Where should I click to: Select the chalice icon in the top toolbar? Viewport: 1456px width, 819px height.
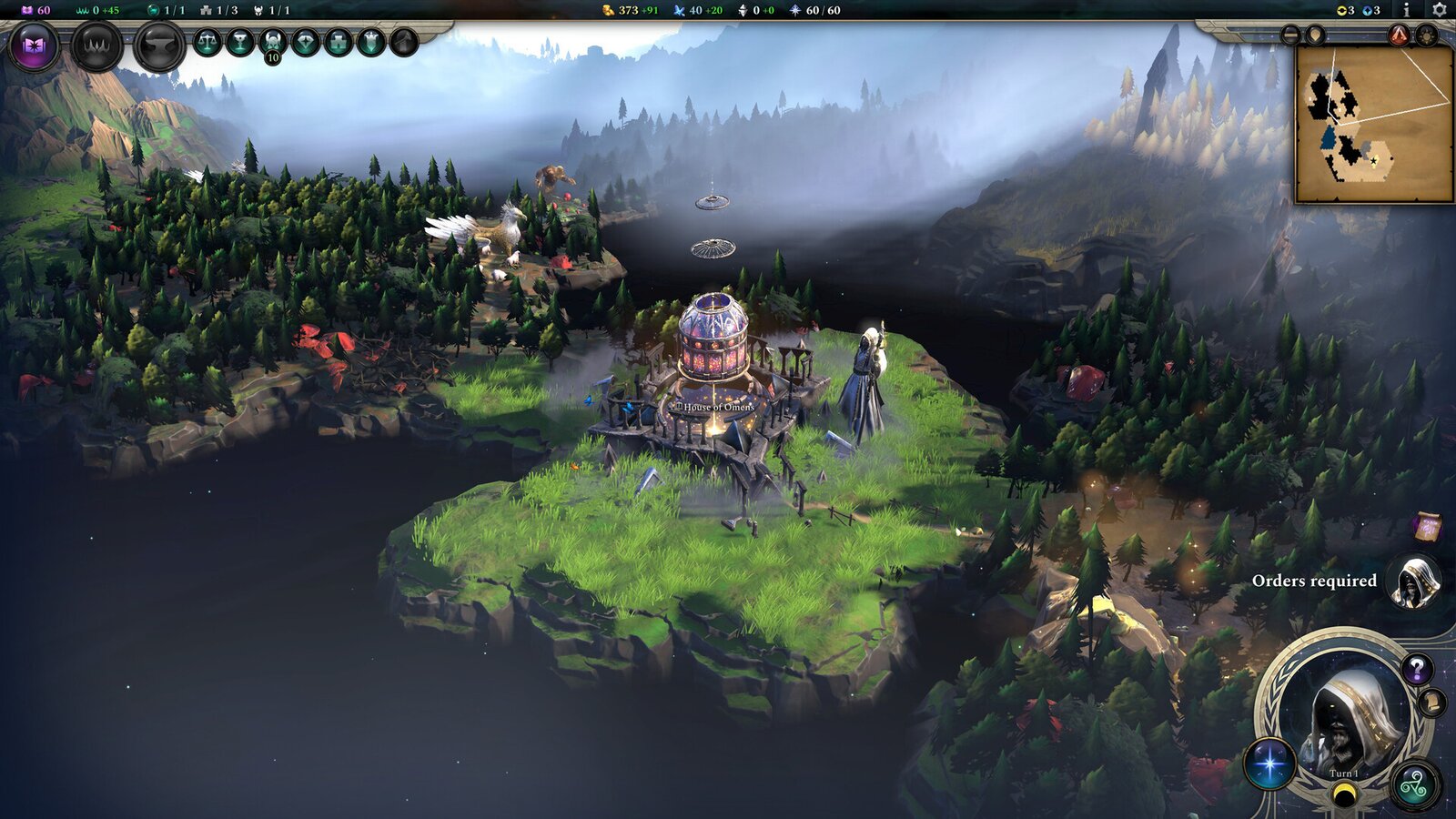click(x=240, y=42)
